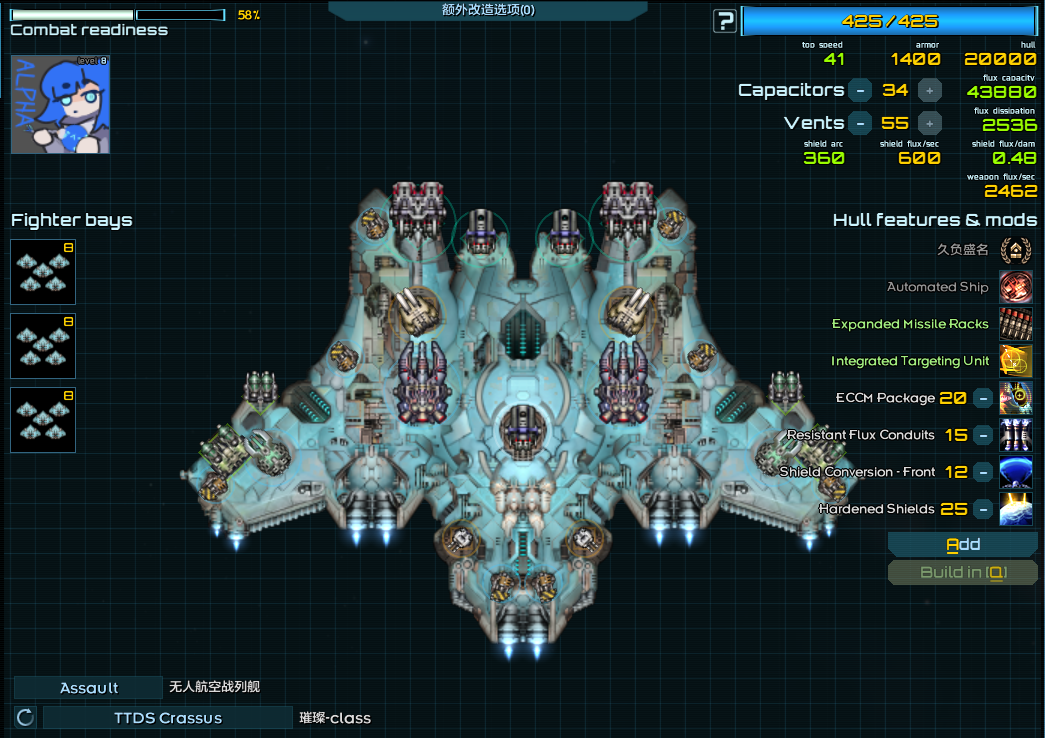Open the help question mark button
This screenshot has height=738, width=1045.
point(725,21)
